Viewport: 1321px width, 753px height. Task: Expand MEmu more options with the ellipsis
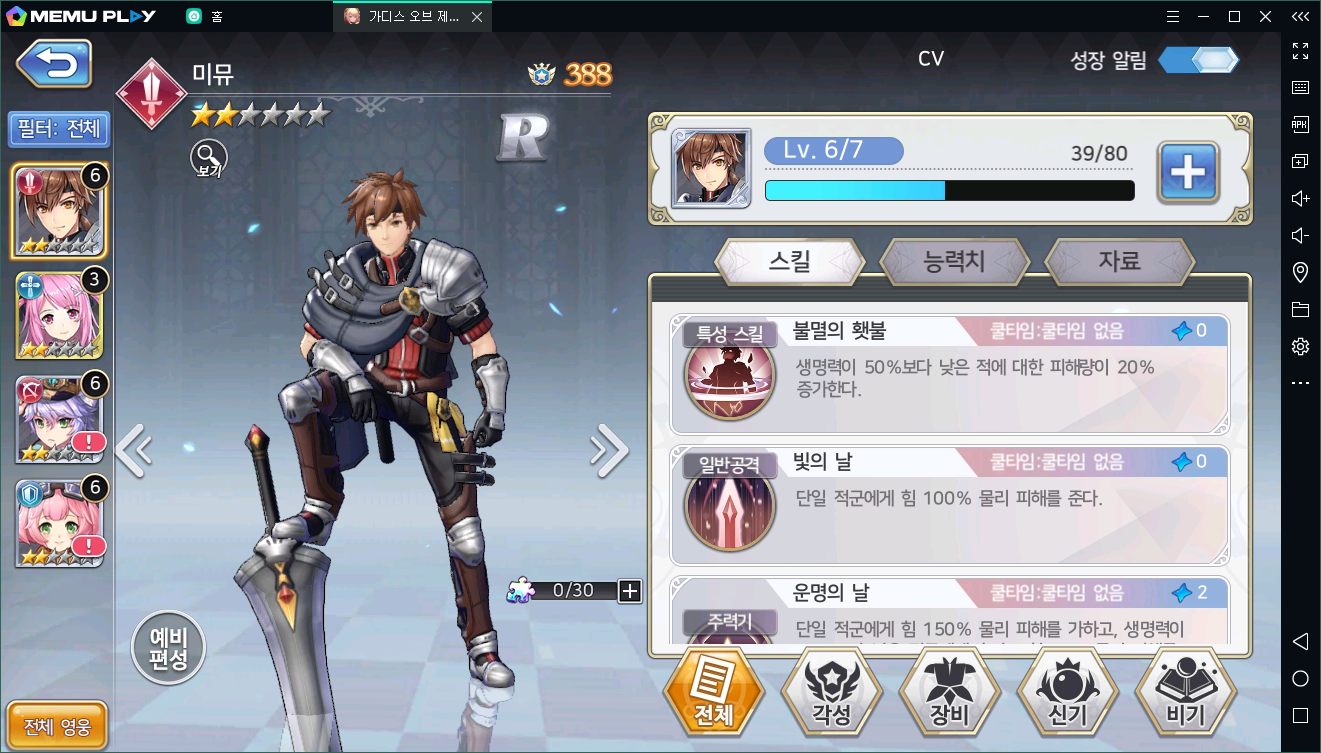point(1299,383)
